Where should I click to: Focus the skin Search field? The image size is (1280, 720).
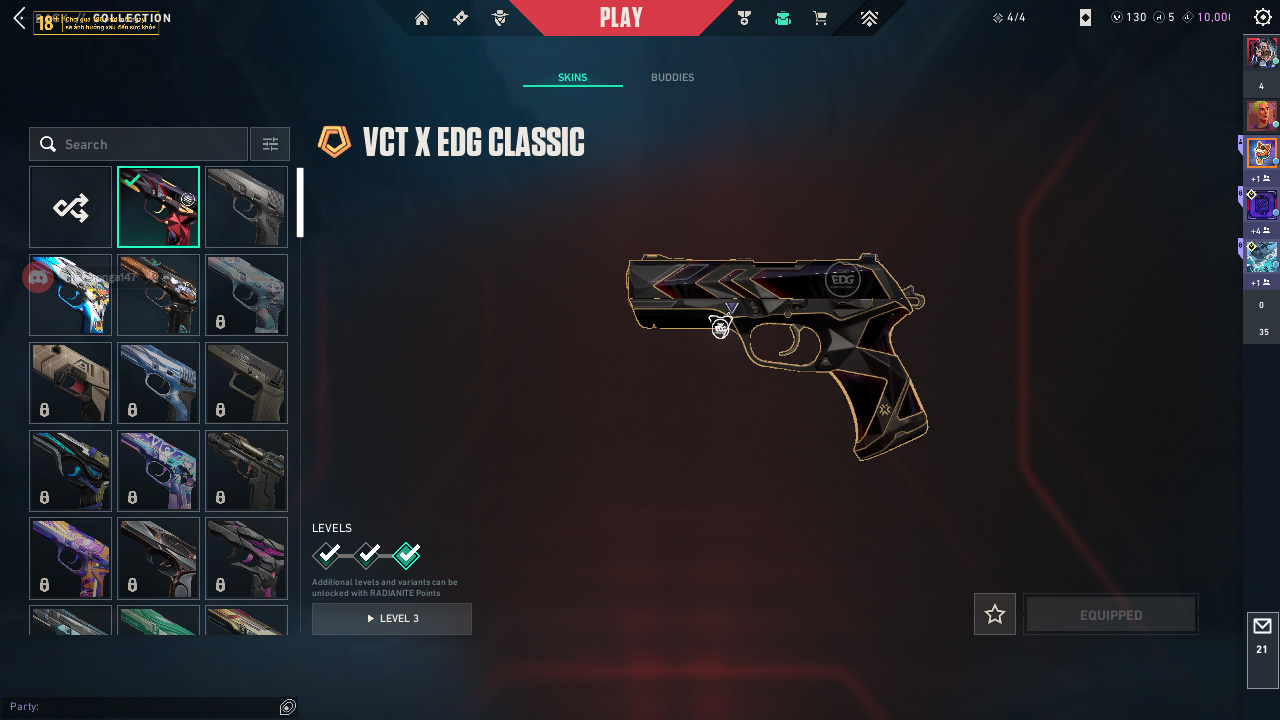(150, 144)
